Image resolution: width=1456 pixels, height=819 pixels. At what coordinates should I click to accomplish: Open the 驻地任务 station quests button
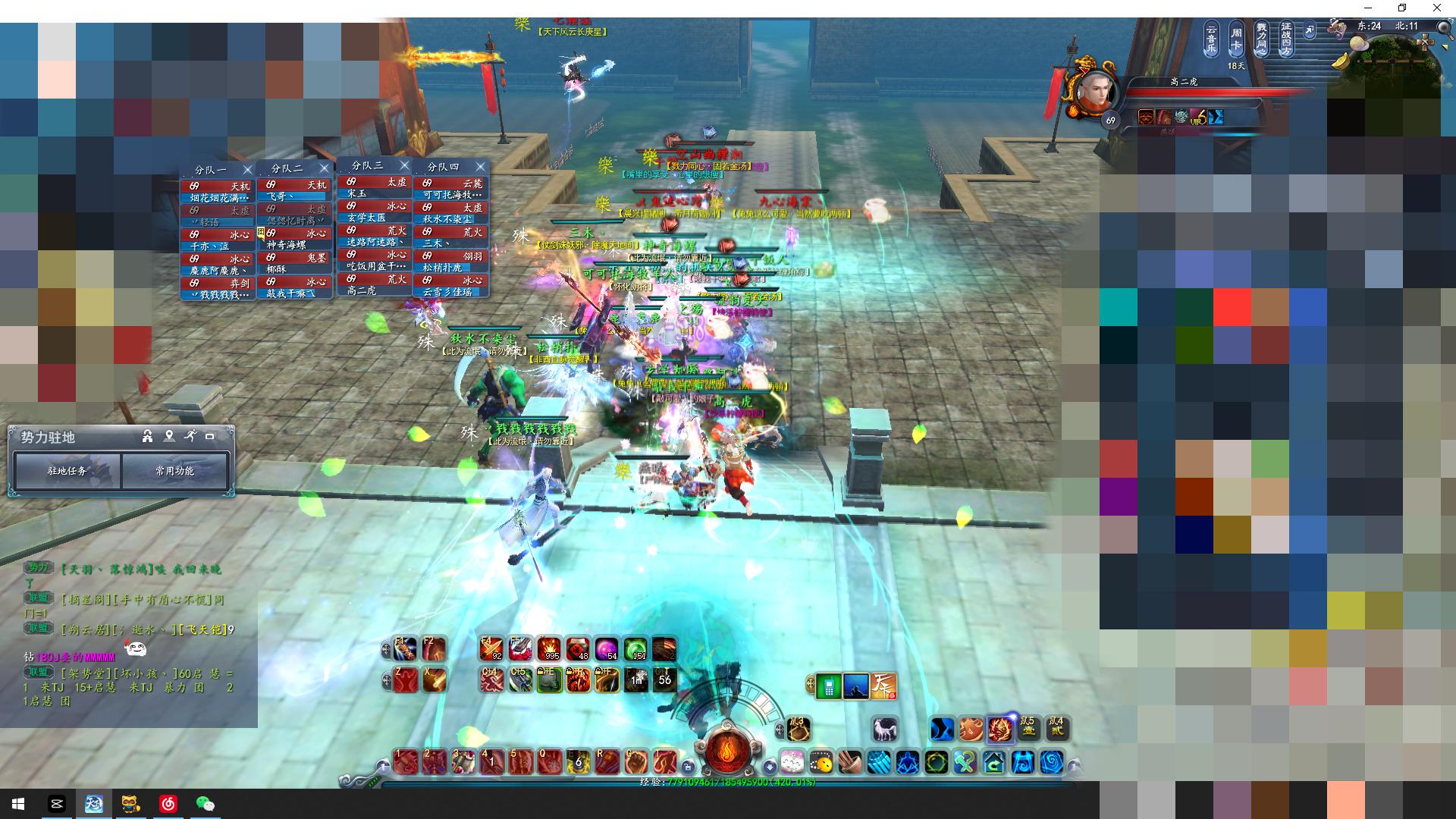point(67,471)
